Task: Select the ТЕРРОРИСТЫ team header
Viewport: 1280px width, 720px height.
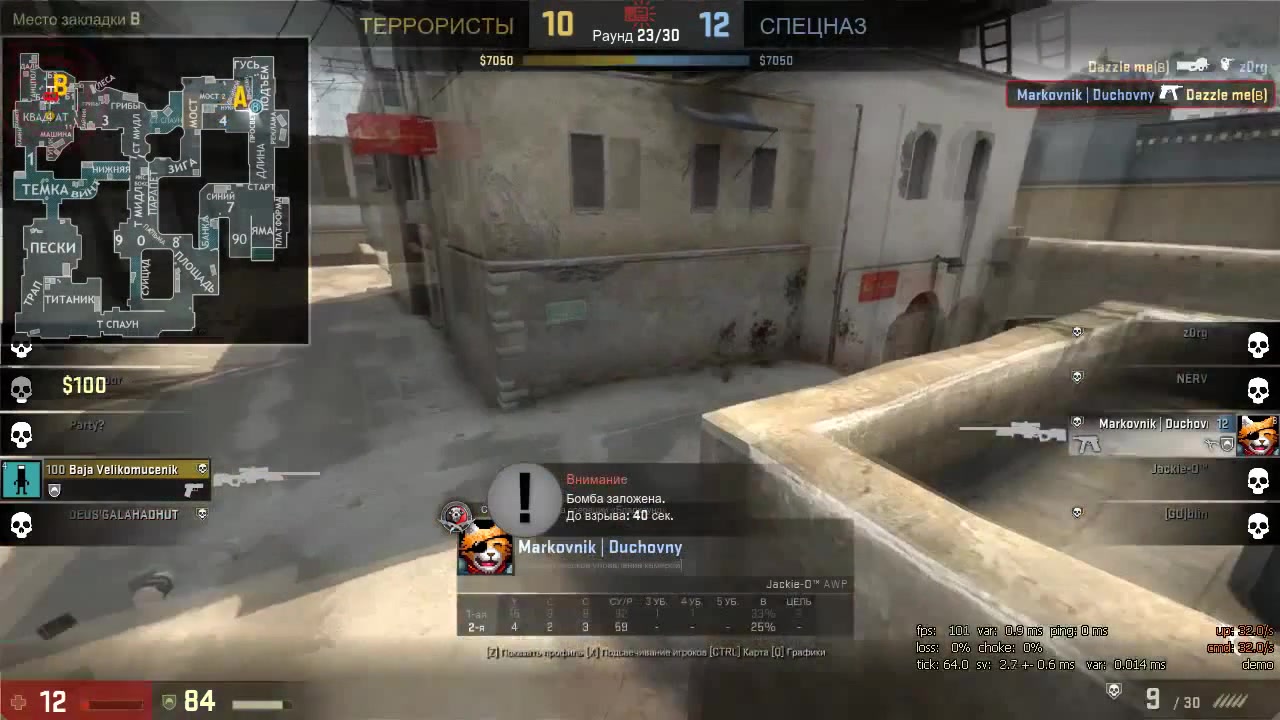Action: [x=436, y=26]
